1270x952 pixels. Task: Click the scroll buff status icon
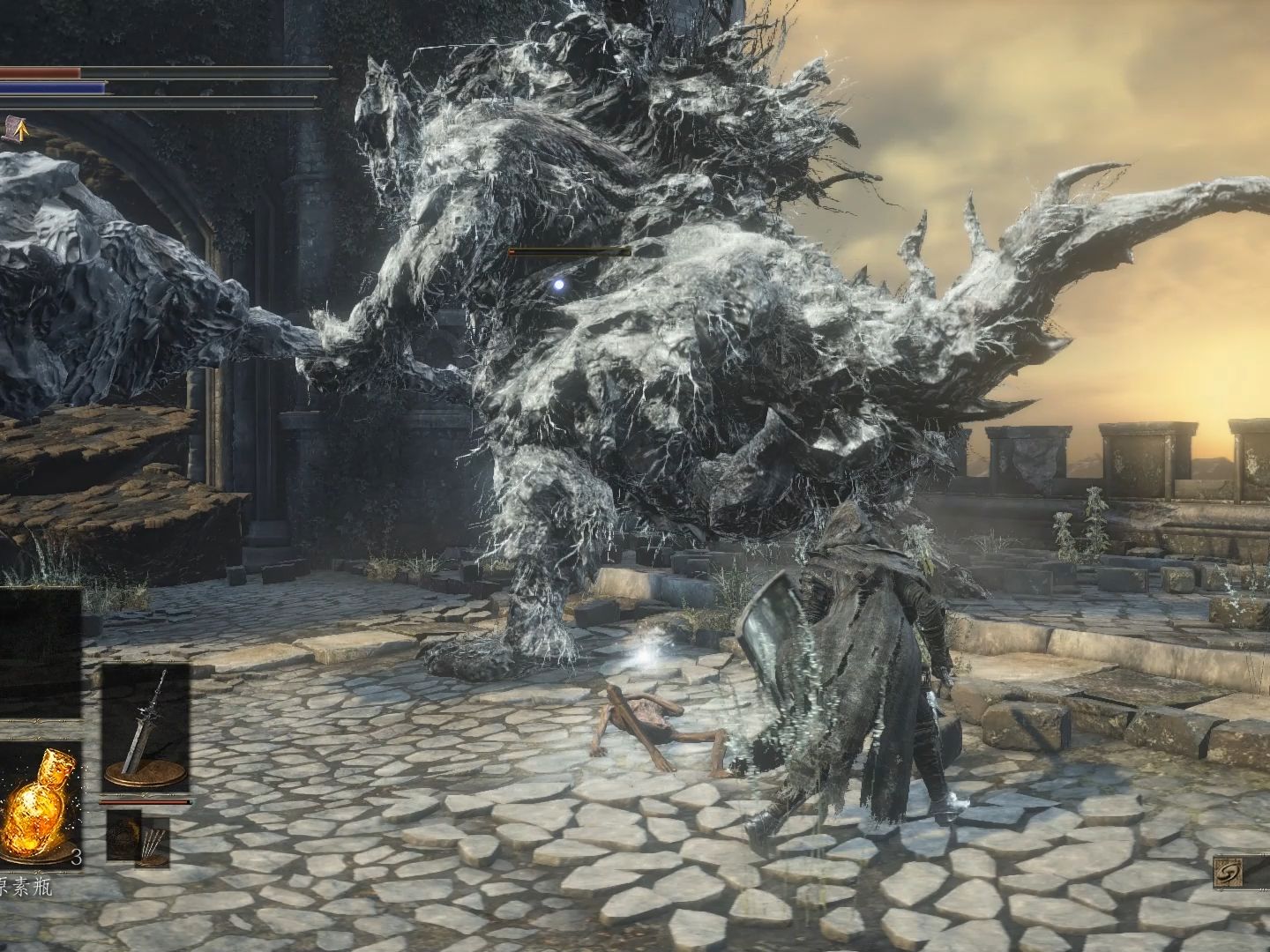(x=13, y=130)
